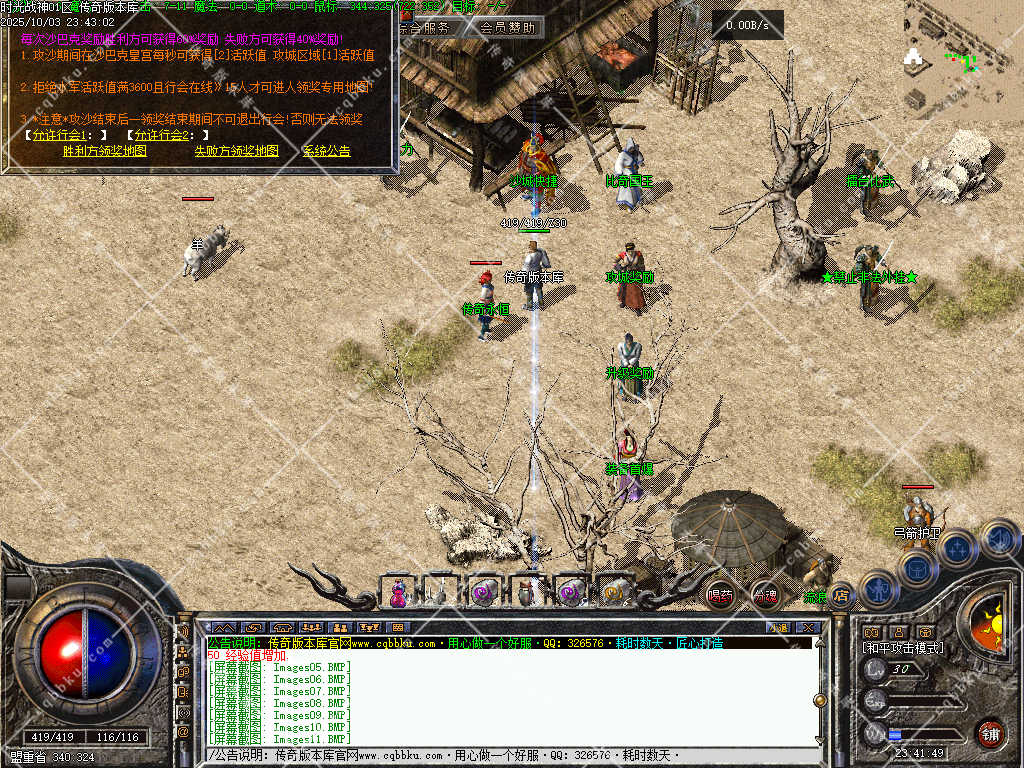Toggle the sound speaker round button
This screenshot has height=768, width=1024.
[998, 539]
